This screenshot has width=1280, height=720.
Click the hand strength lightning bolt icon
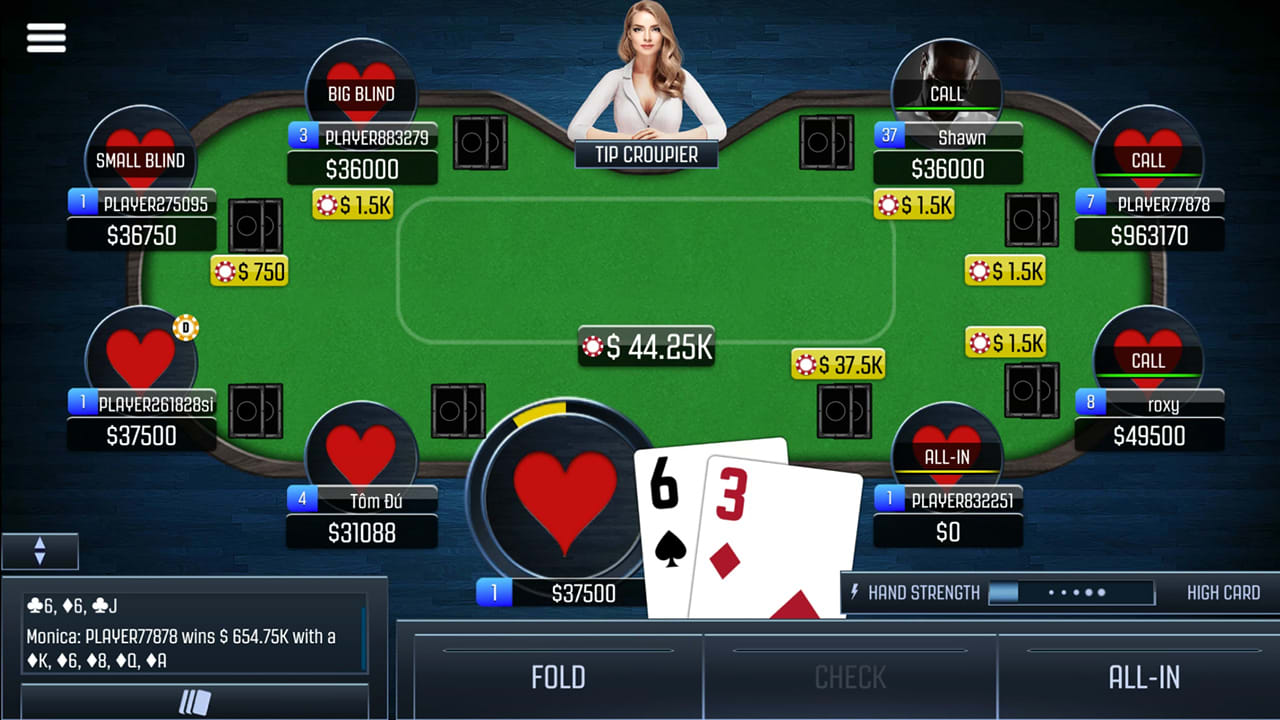coord(857,592)
